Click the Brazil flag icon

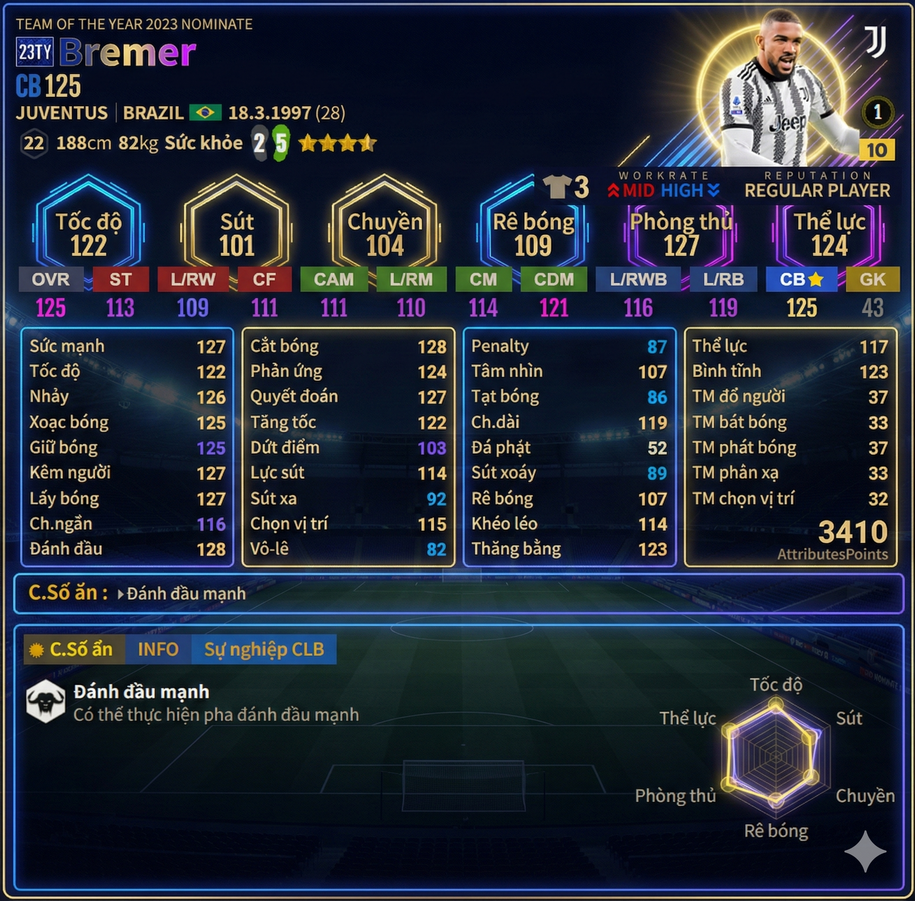point(206,113)
